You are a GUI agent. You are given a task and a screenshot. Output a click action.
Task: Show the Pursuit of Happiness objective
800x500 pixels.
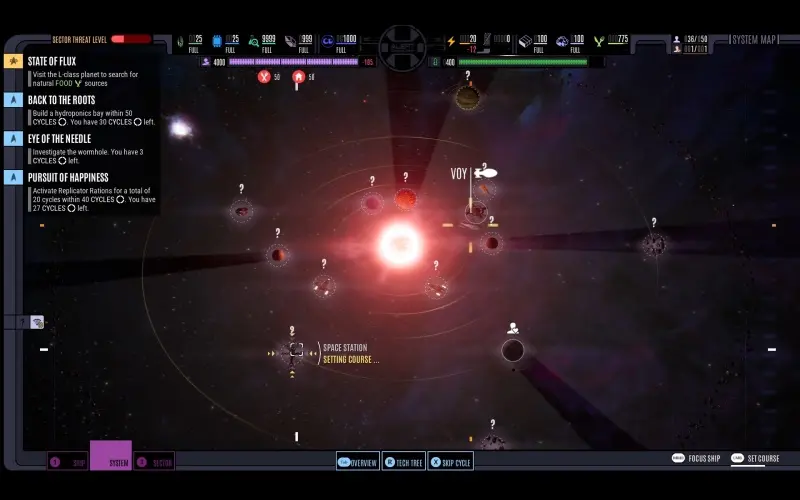pos(68,177)
